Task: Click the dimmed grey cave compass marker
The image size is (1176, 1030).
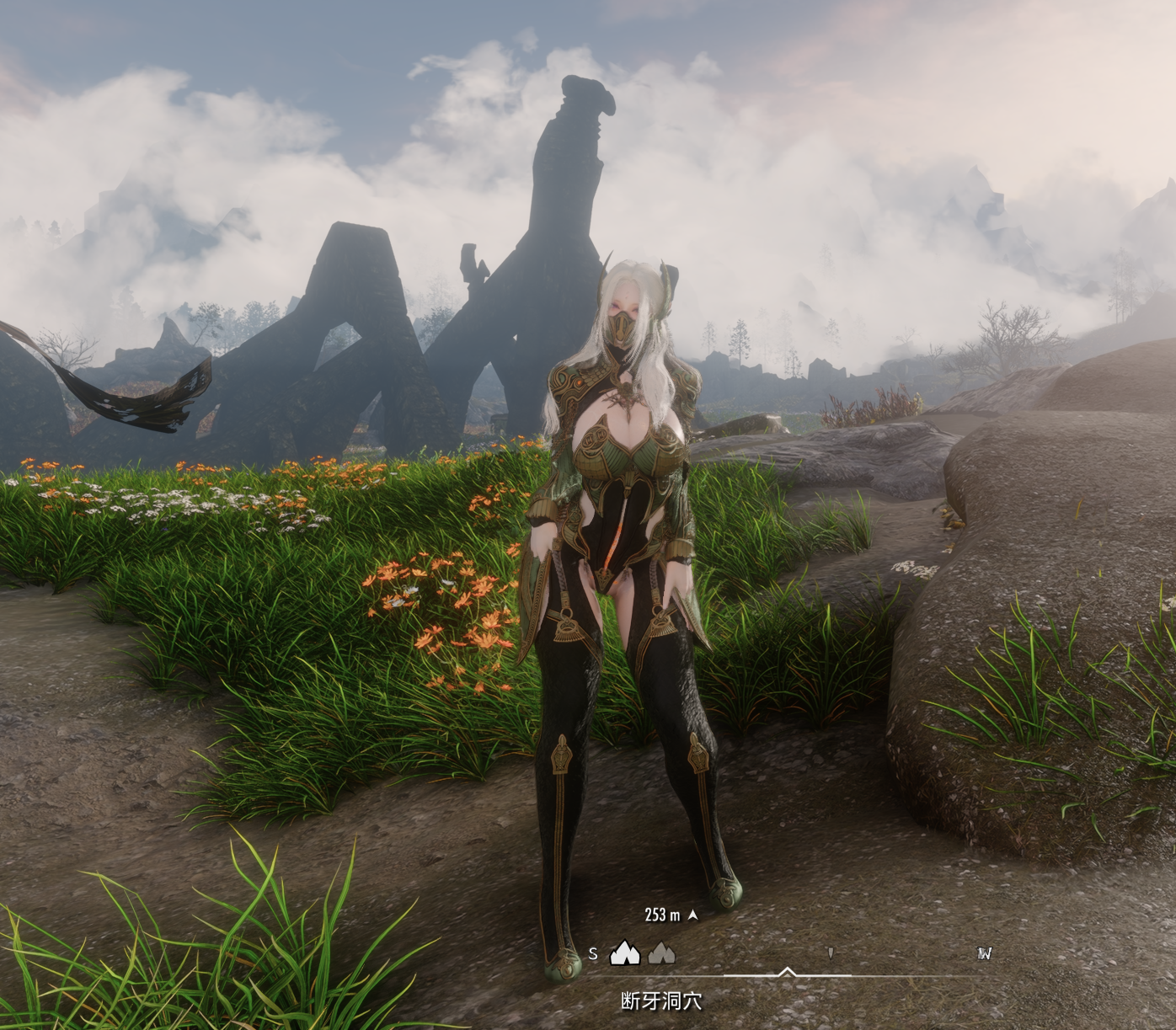Action: pos(661,953)
